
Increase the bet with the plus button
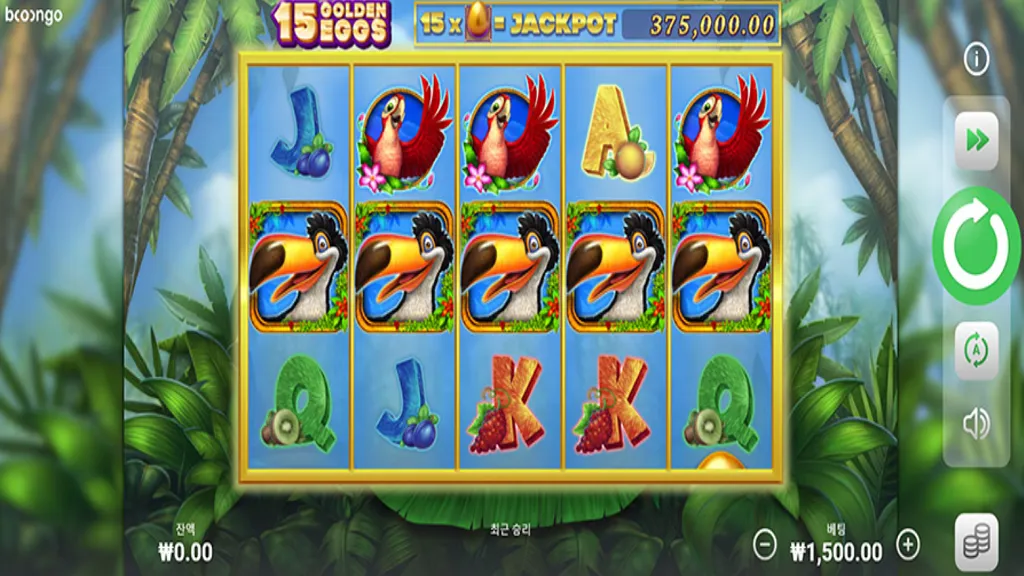click(x=908, y=544)
